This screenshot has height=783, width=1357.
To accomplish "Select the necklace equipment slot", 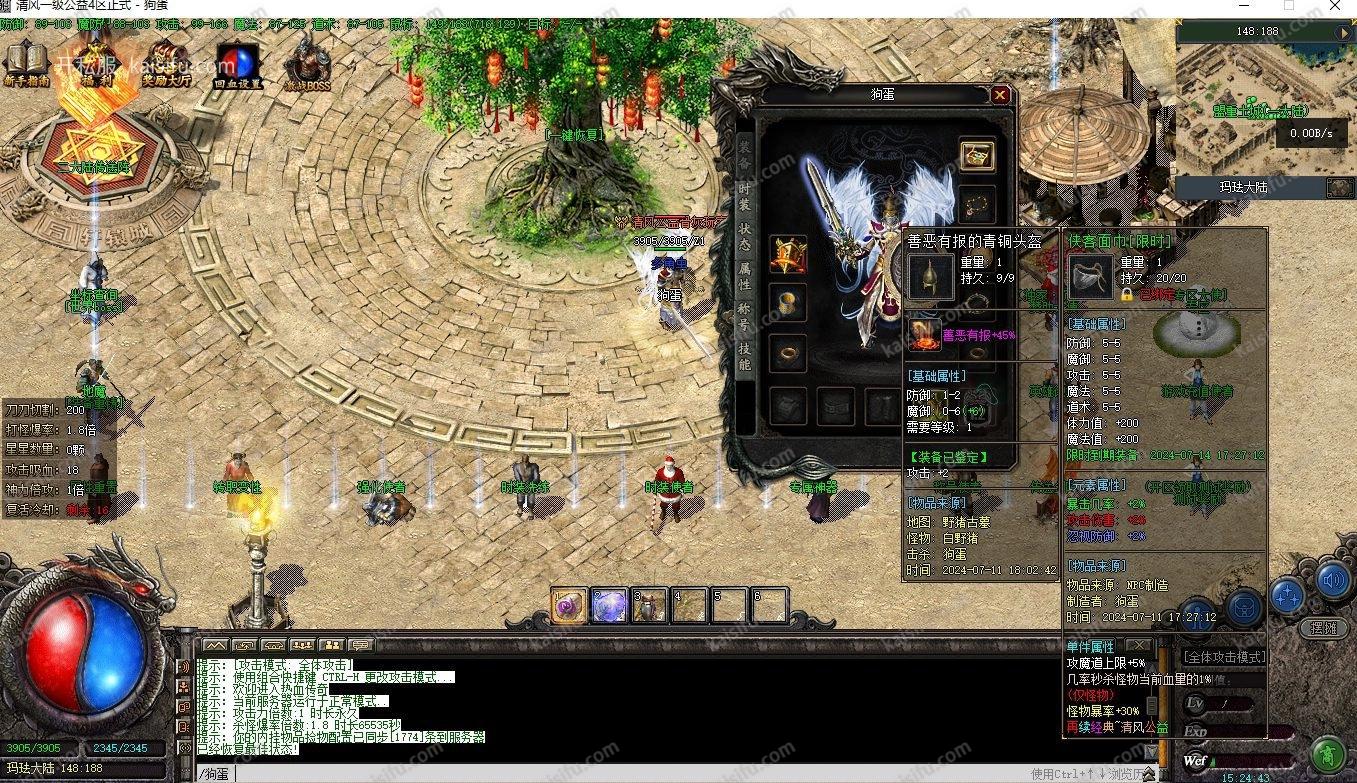I will [977, 204].
